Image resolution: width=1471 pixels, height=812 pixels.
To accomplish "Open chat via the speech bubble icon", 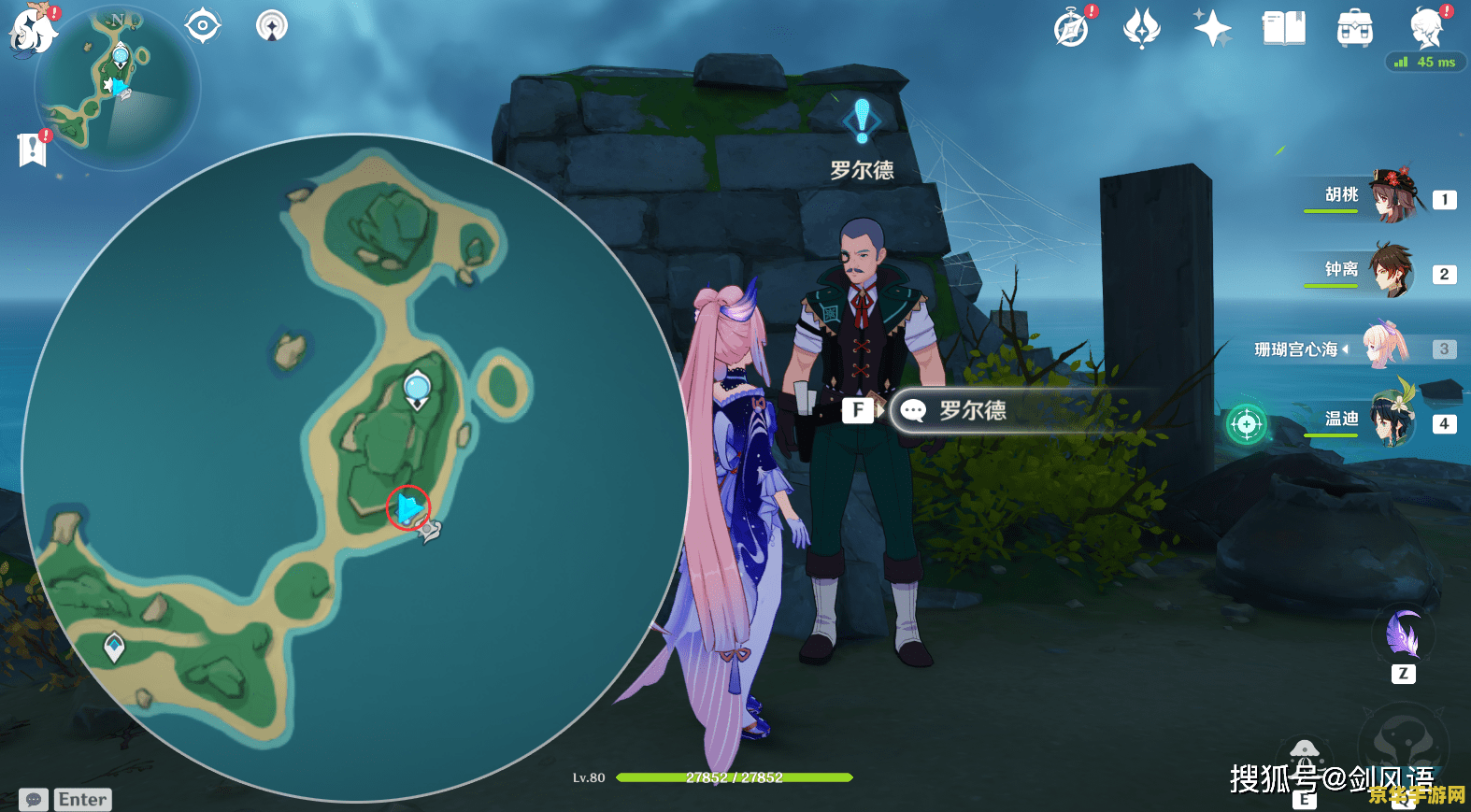I will (x=34, y=800).
